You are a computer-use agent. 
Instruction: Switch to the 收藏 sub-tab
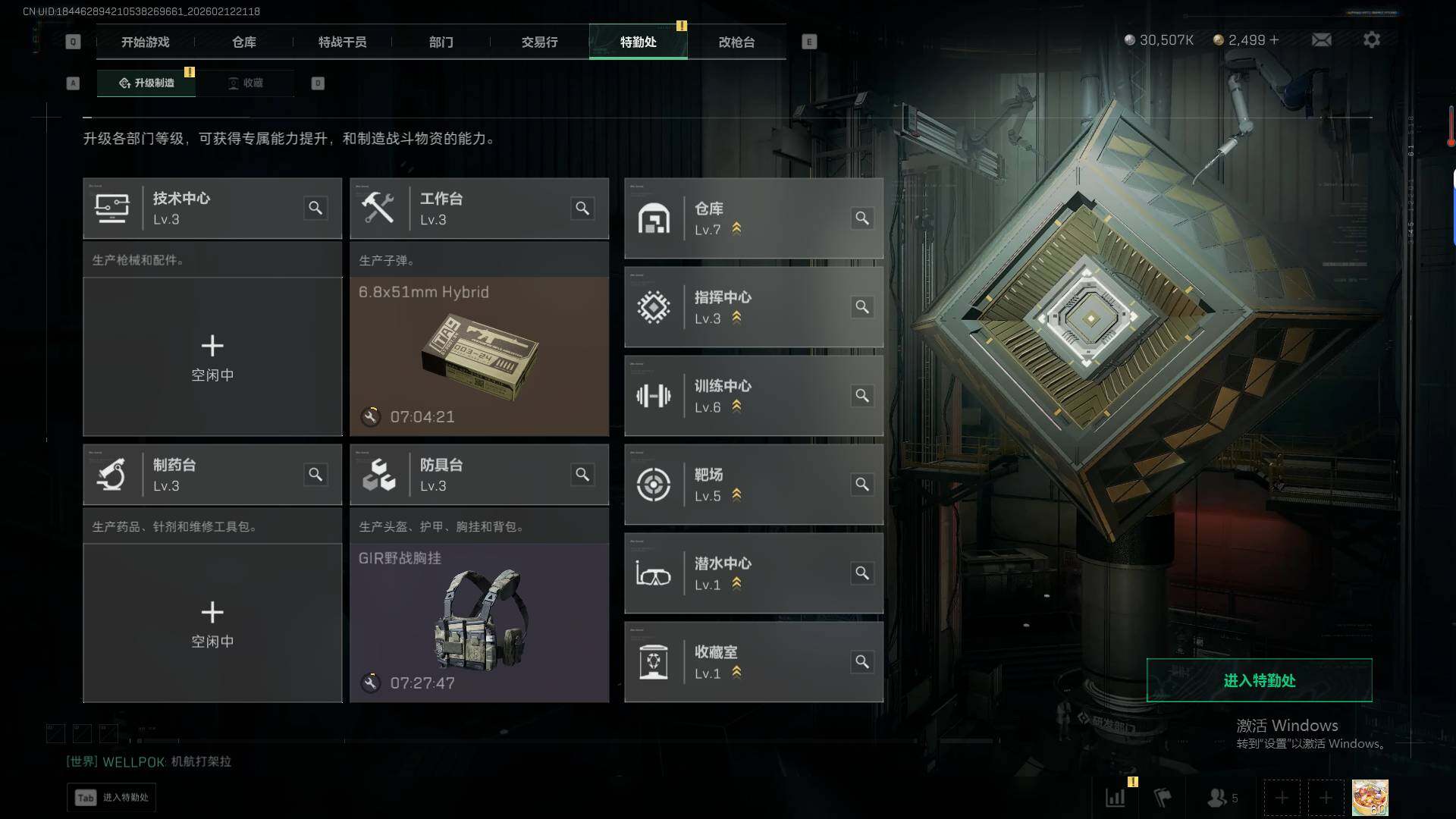click(246, 83)
